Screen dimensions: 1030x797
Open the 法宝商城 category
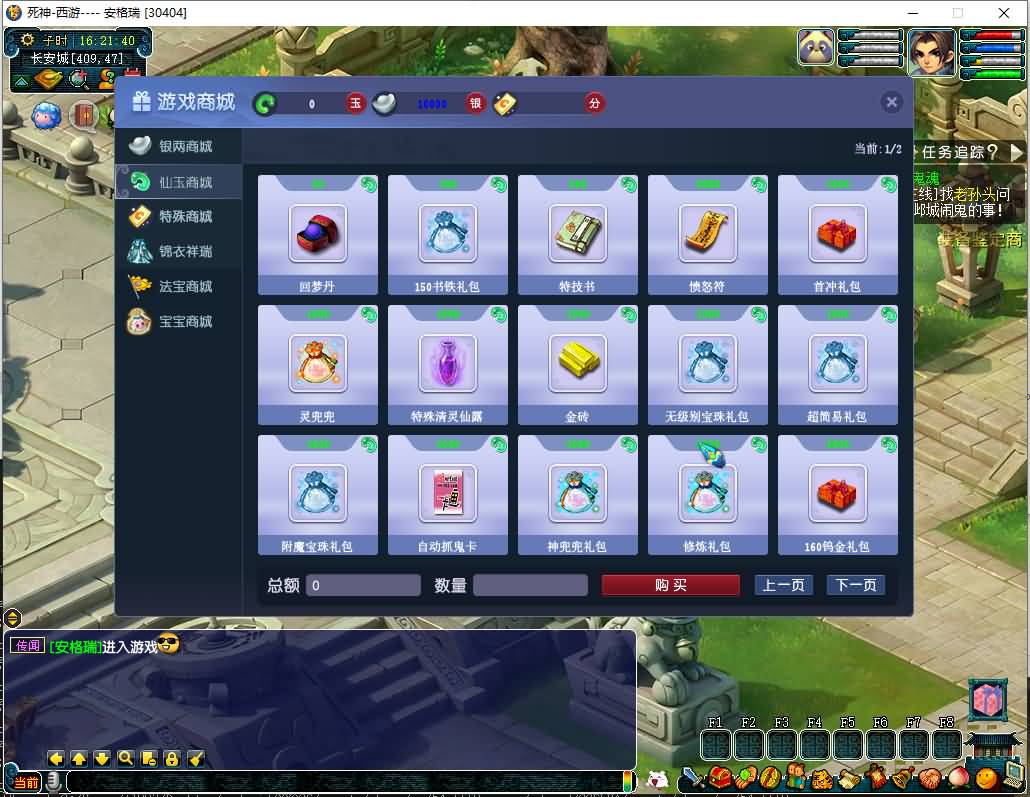178,287
